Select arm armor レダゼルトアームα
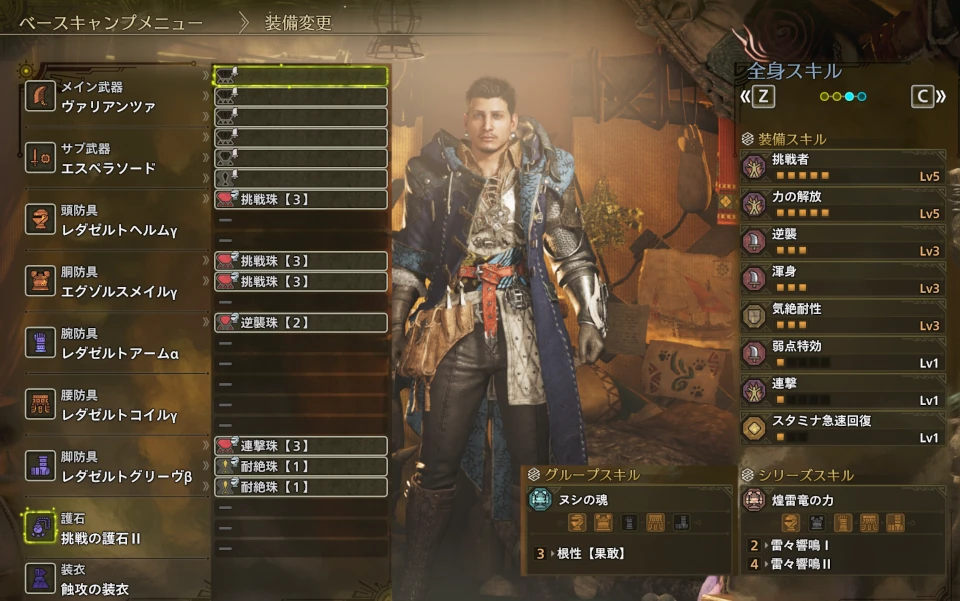960x601 pixels. coord(108,343)
